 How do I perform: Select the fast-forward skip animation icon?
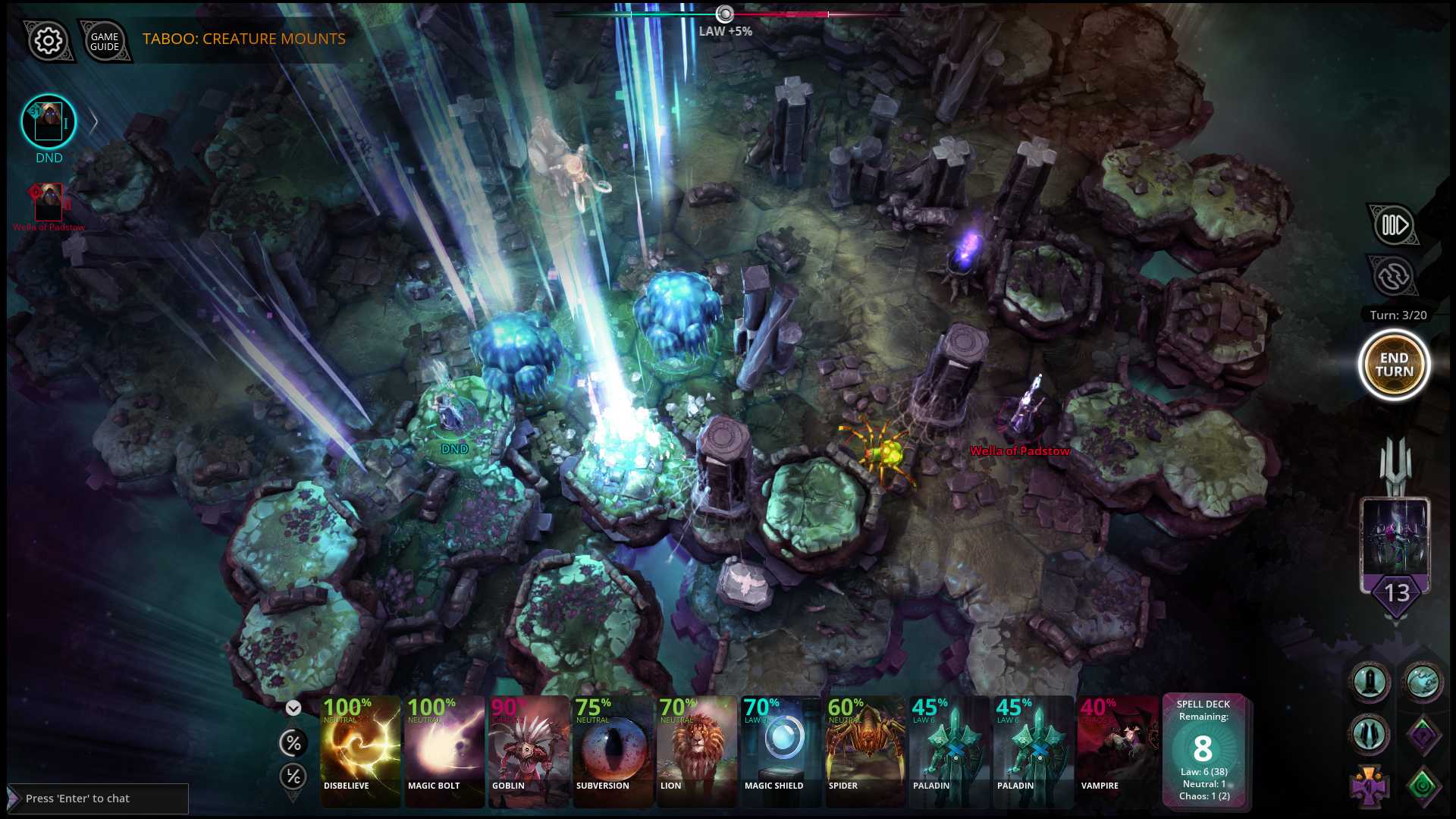pyautogui.click(x=1394, y=224)
